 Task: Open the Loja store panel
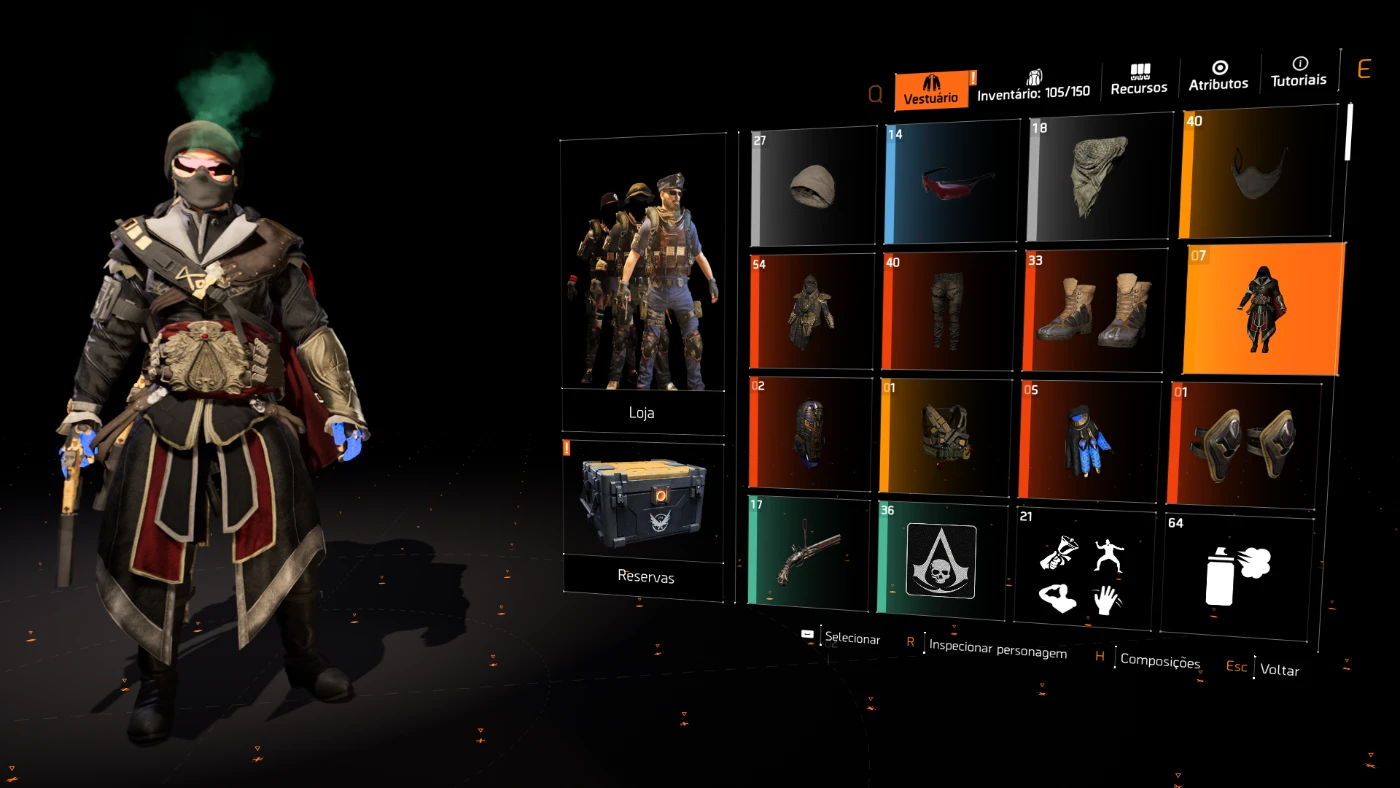[642, 285]
